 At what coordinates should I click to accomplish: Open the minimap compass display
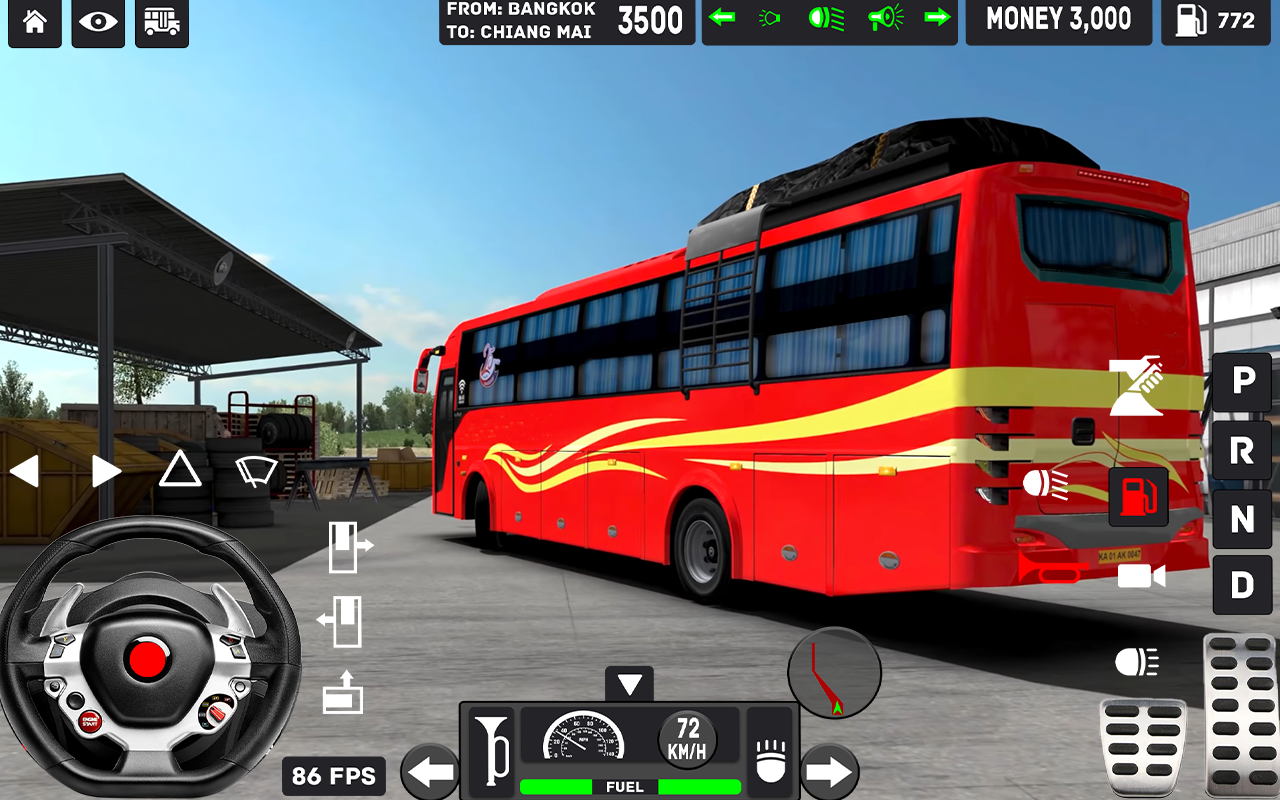click(x=834, y=672)
